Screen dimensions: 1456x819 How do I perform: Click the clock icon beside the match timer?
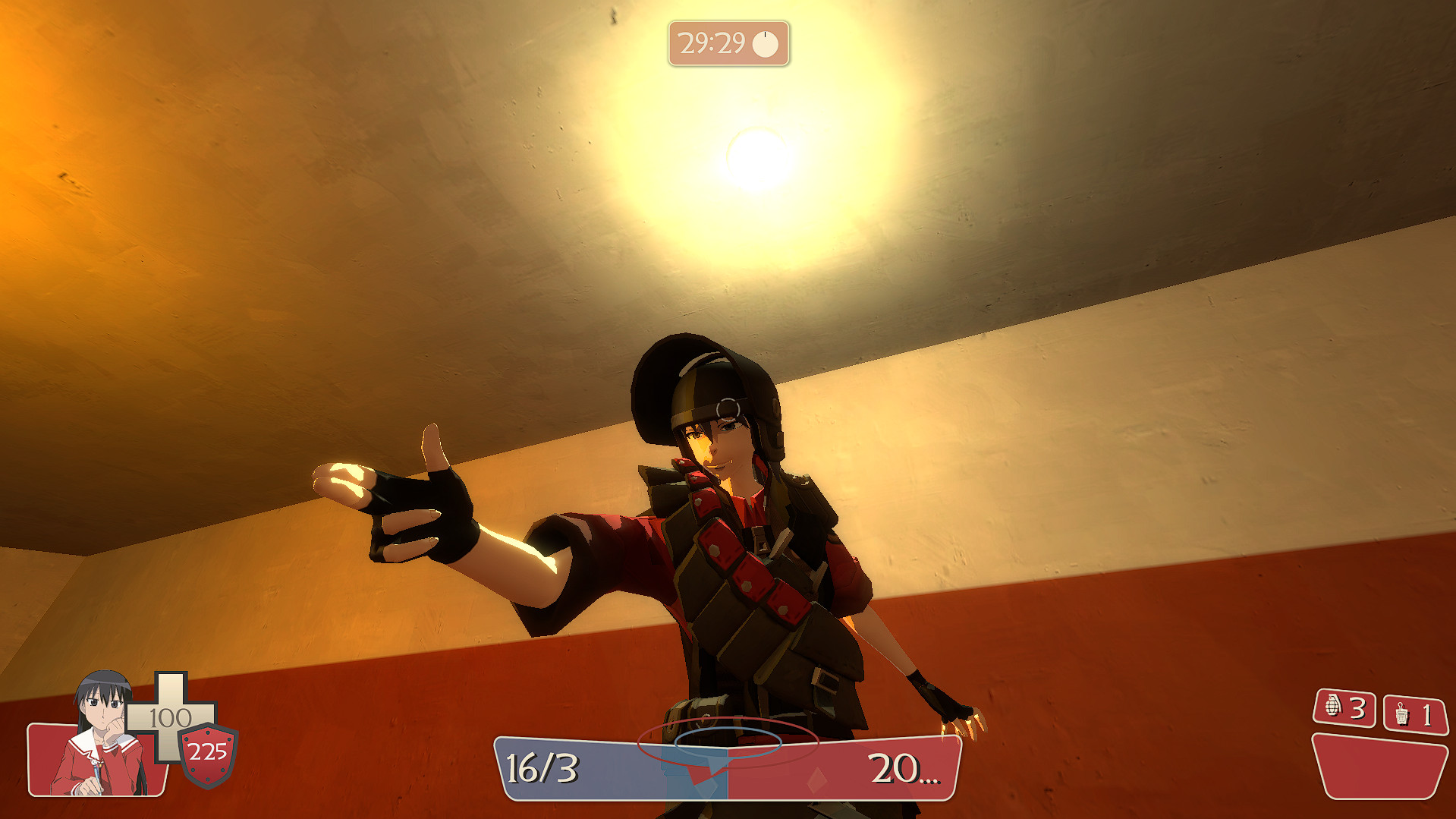tap(765, 43)
